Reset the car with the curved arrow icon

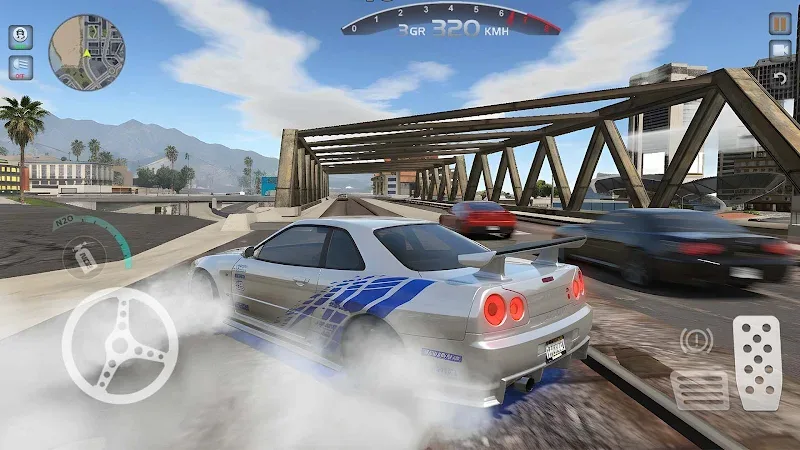pyautogui.click(x=779, y=77)
